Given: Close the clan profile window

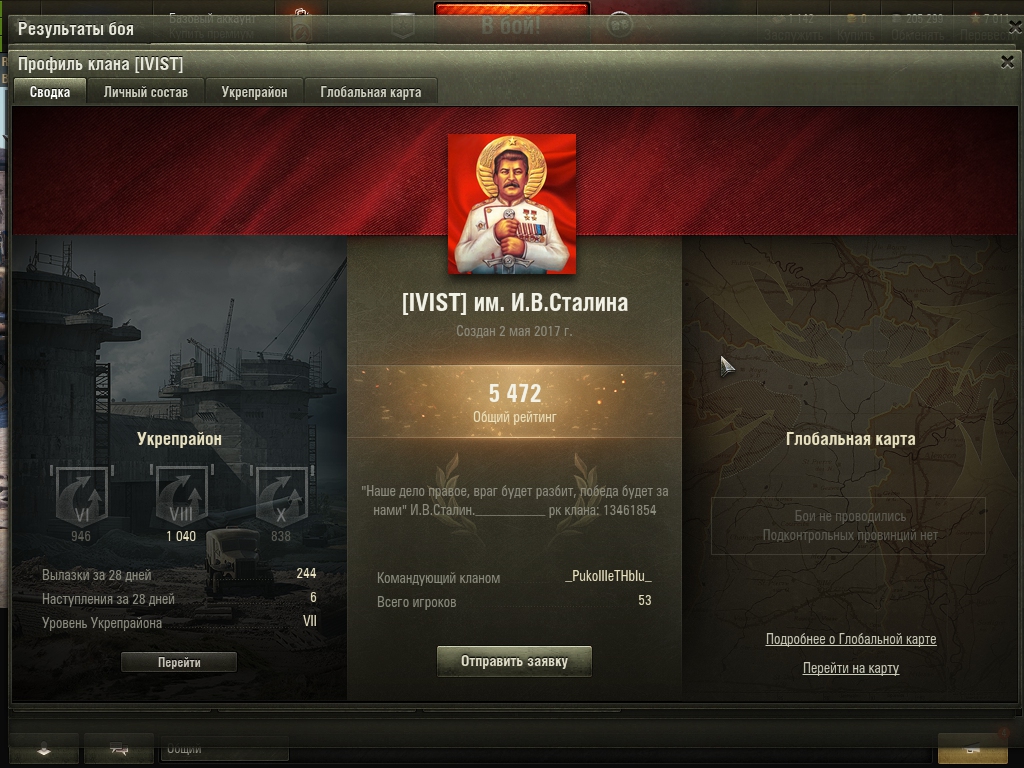Looking at the screenshot, I should (x=1007, y=62).
